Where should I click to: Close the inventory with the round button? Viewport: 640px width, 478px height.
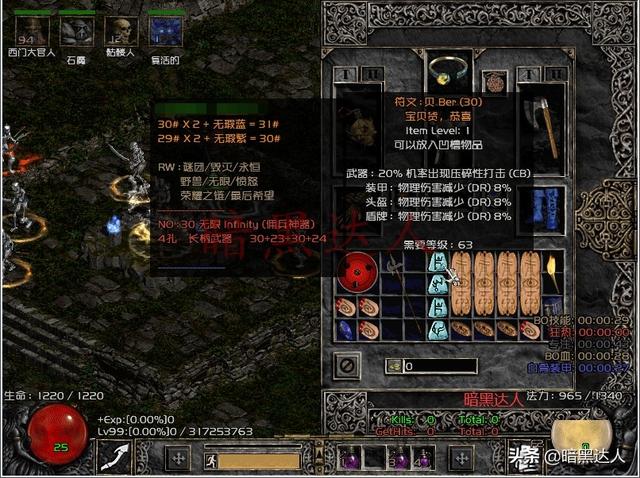[x=346, y=364]
